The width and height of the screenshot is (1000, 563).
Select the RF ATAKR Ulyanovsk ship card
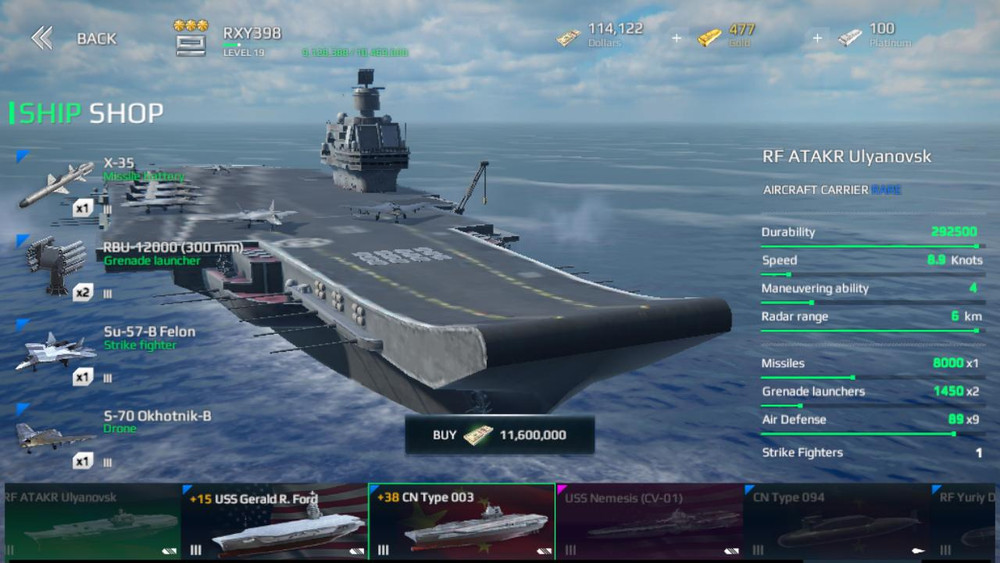coord(90,522)
